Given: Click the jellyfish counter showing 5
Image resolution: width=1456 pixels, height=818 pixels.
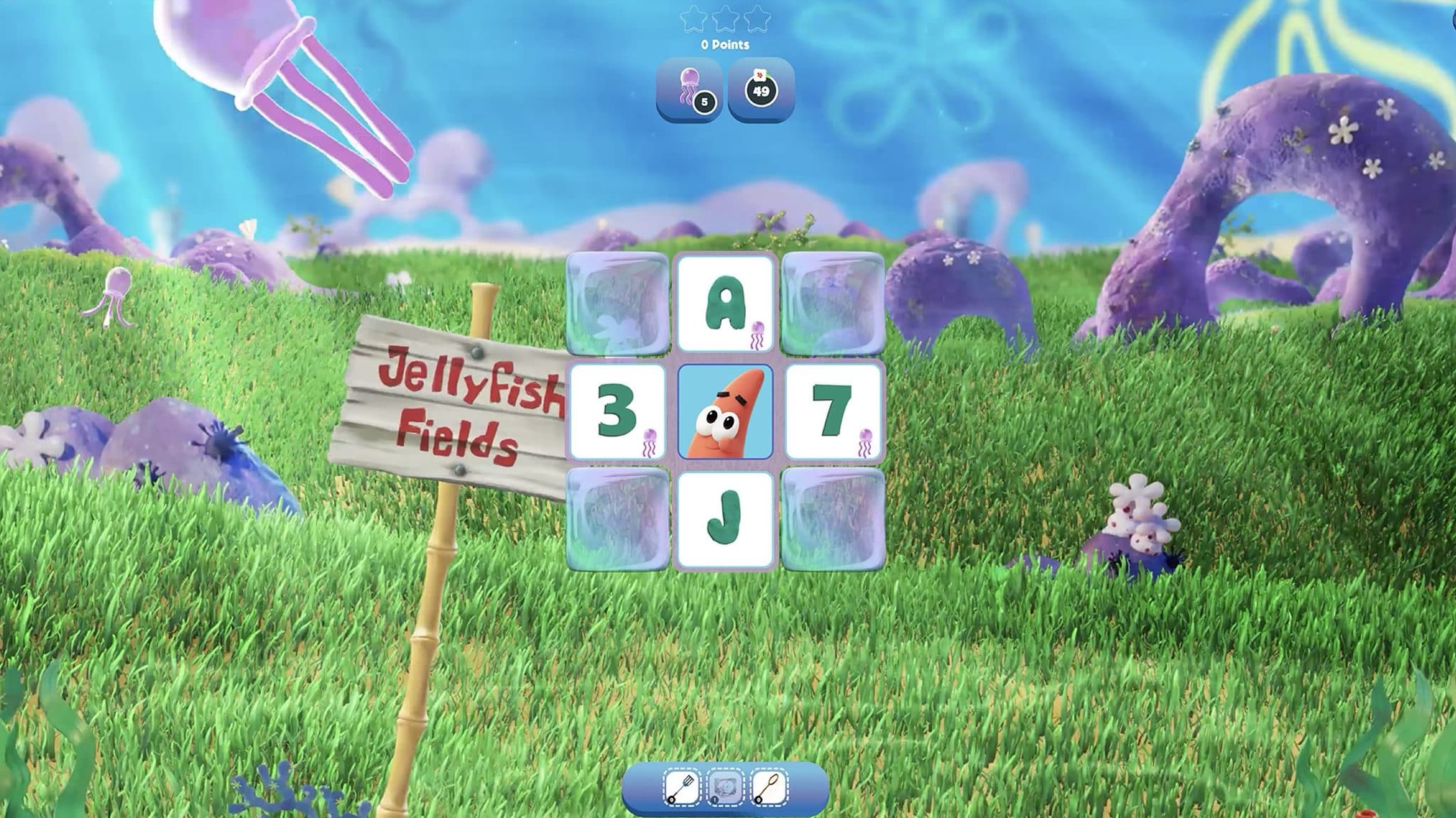Looking at the screenshot, I should [x=691, y=89].
